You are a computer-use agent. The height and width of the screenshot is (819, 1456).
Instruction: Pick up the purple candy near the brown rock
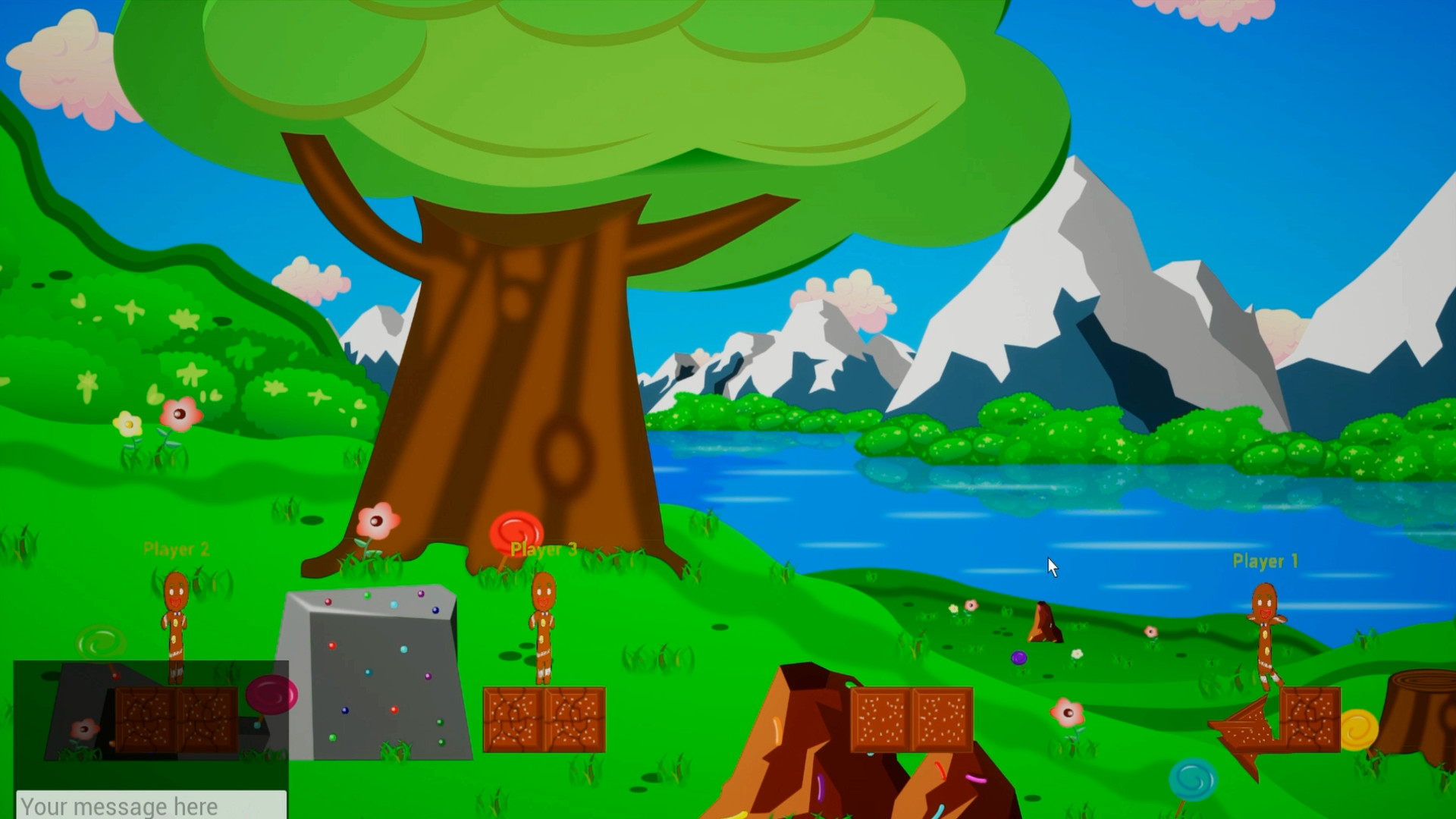pos(1019,658)
